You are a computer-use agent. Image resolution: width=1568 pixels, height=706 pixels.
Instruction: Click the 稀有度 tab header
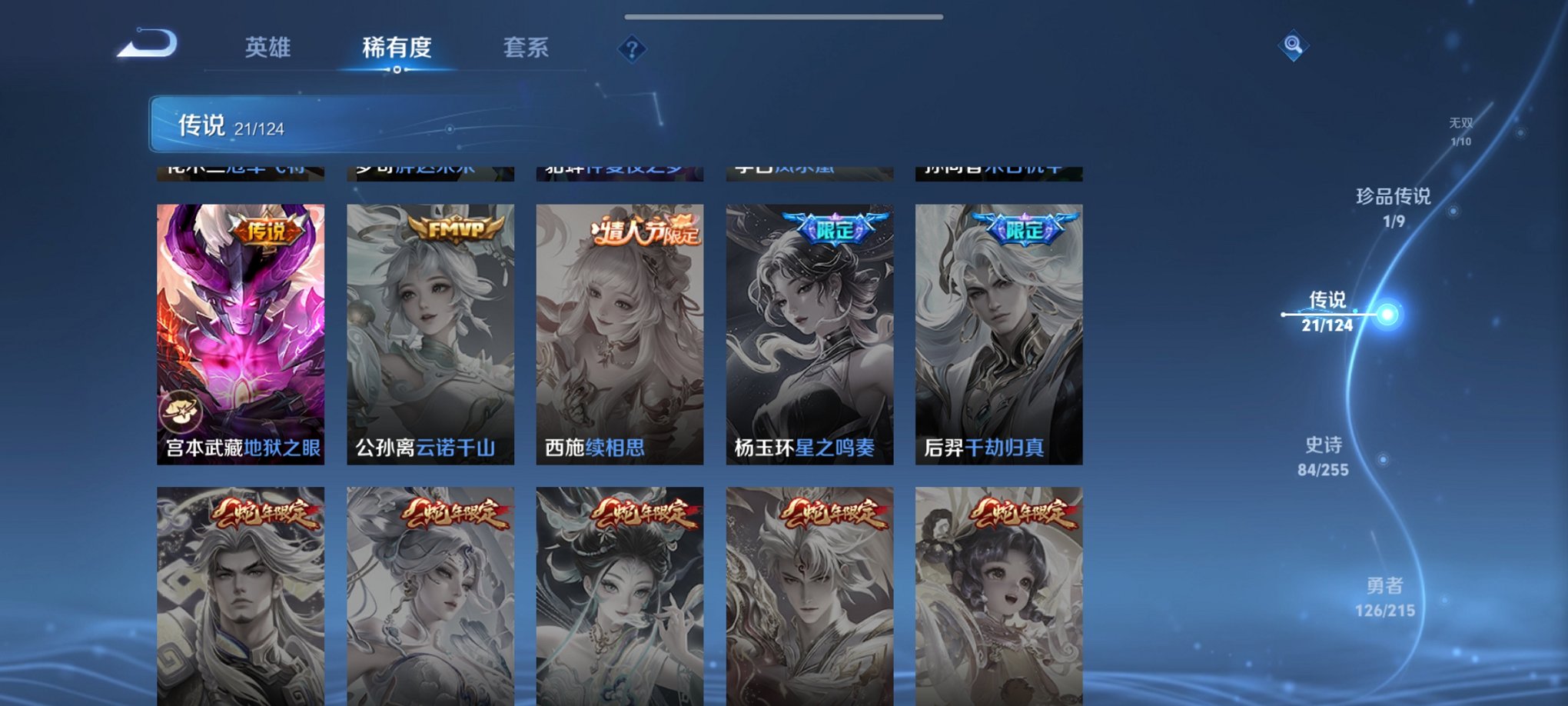[397, 48]
